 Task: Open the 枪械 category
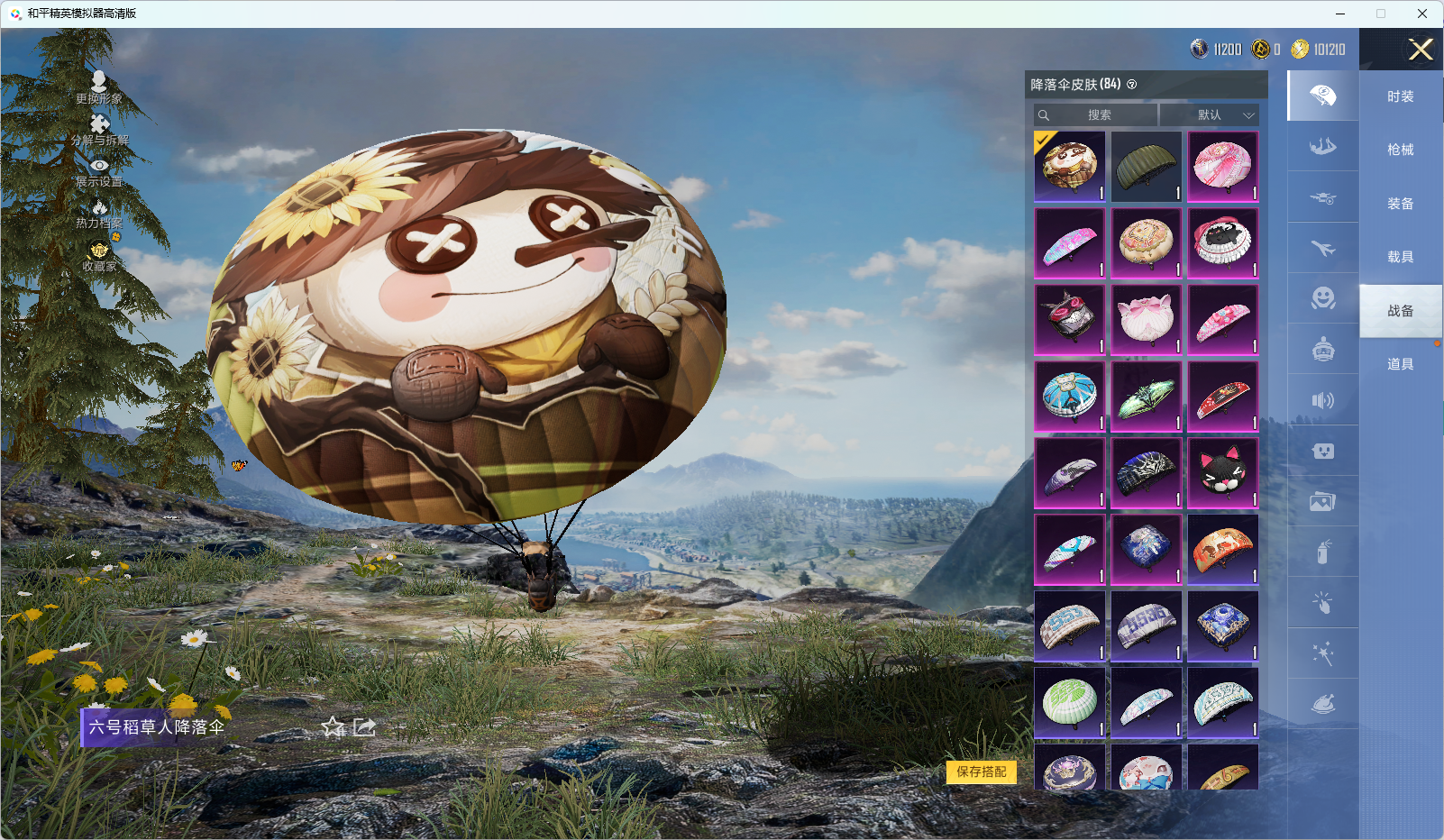coord(1400,150)
